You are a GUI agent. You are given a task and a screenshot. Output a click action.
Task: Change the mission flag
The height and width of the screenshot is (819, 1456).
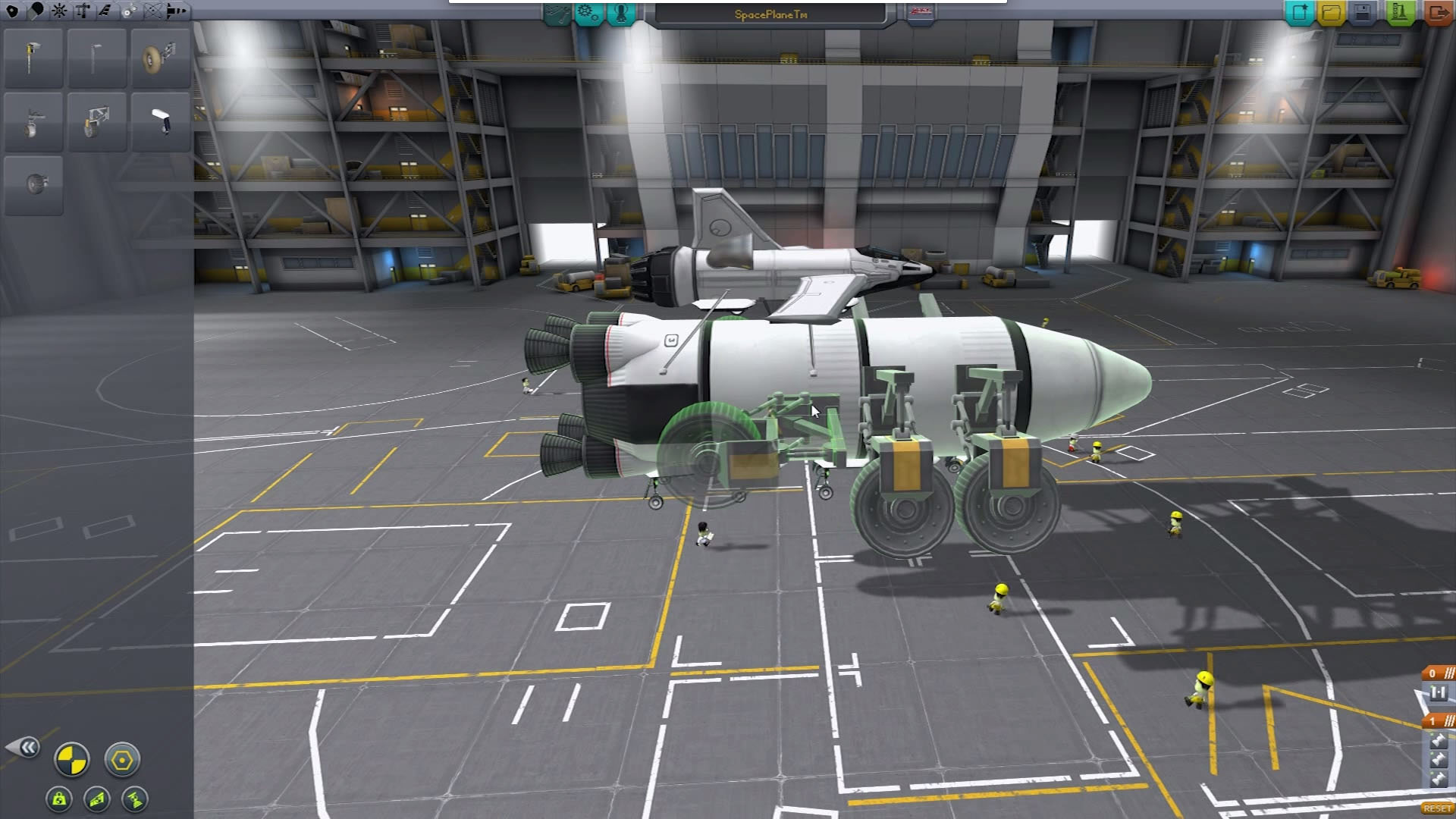coord(920,13)
